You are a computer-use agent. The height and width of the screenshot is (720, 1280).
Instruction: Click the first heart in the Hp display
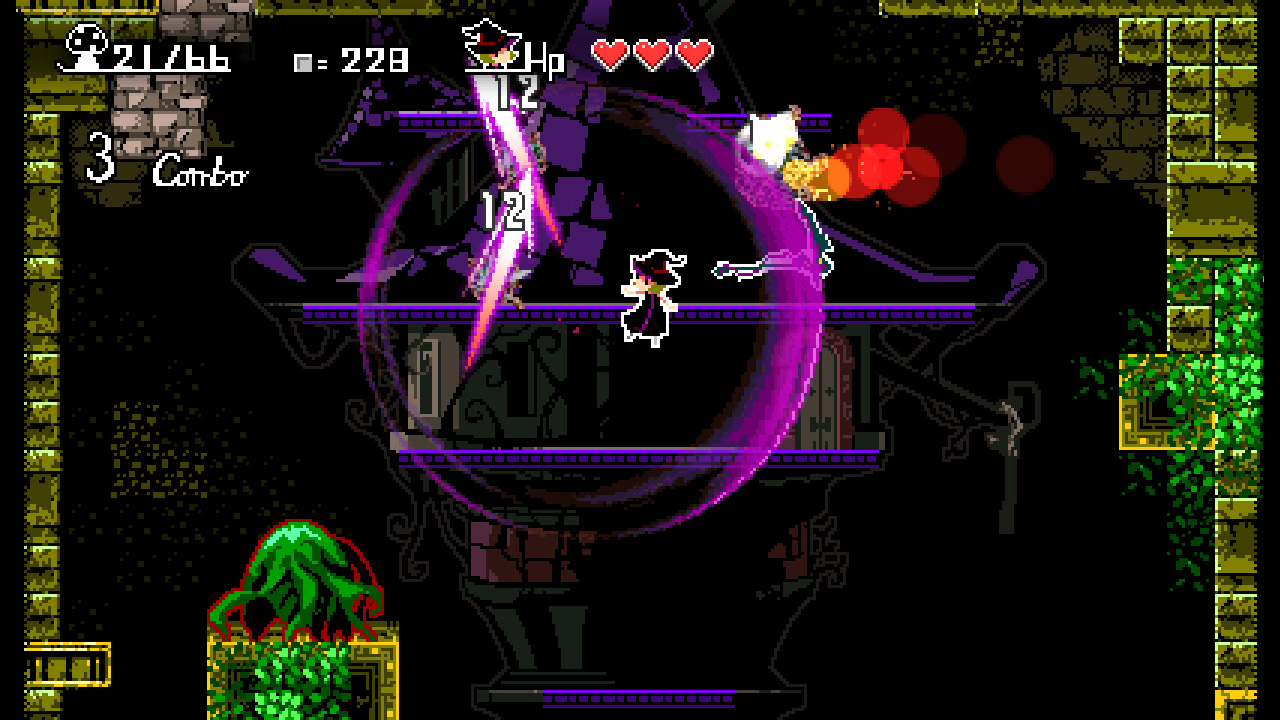[x=608, y=53]
